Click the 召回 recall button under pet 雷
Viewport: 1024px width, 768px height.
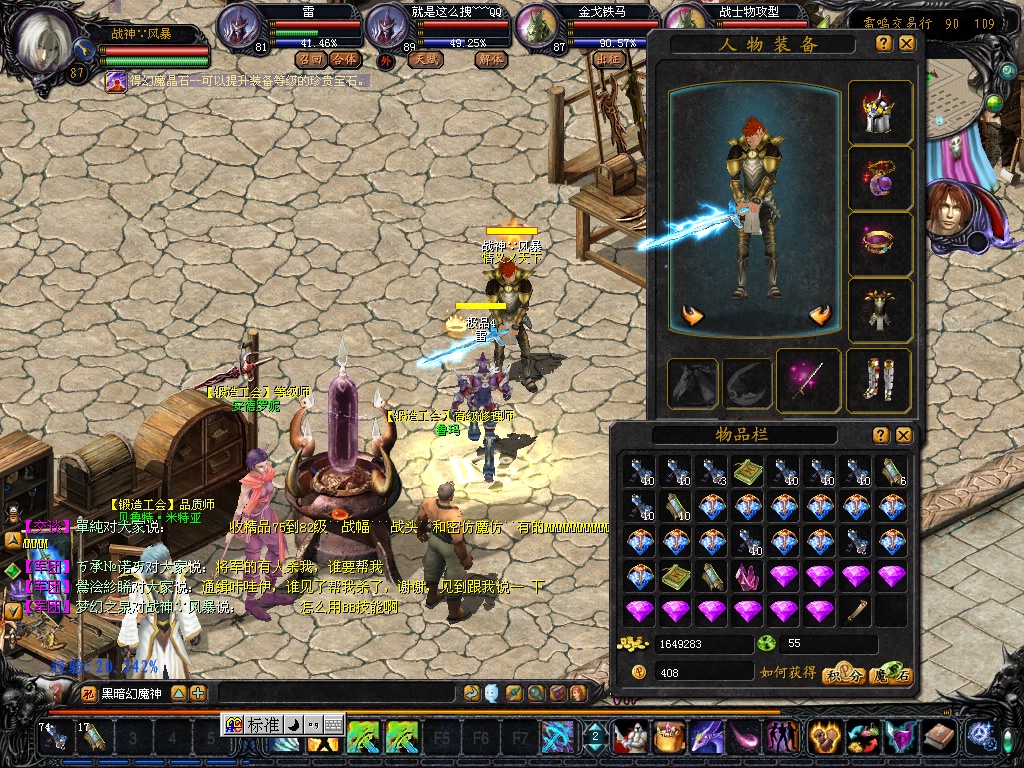click(310, 59)
